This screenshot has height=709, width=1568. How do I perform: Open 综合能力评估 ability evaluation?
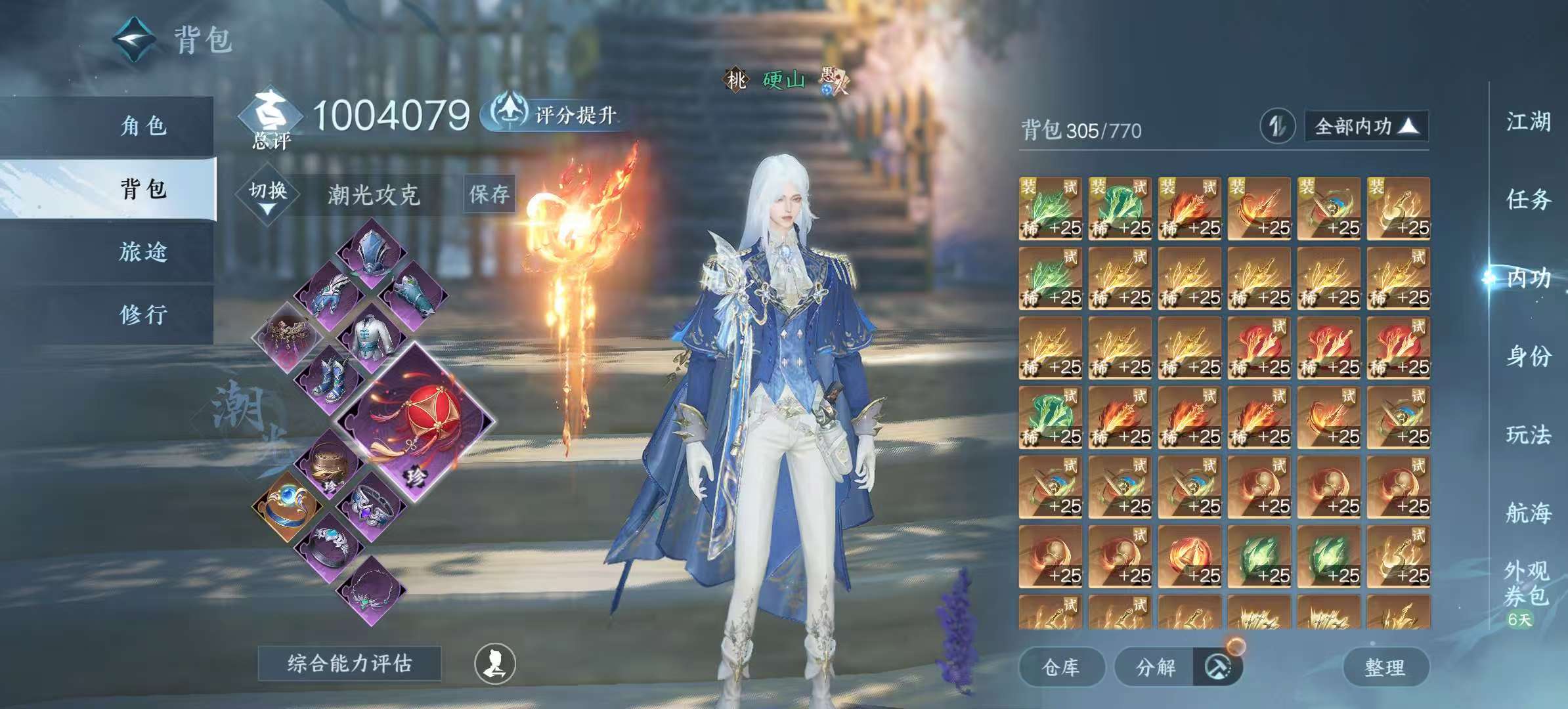tap(349, 664)
